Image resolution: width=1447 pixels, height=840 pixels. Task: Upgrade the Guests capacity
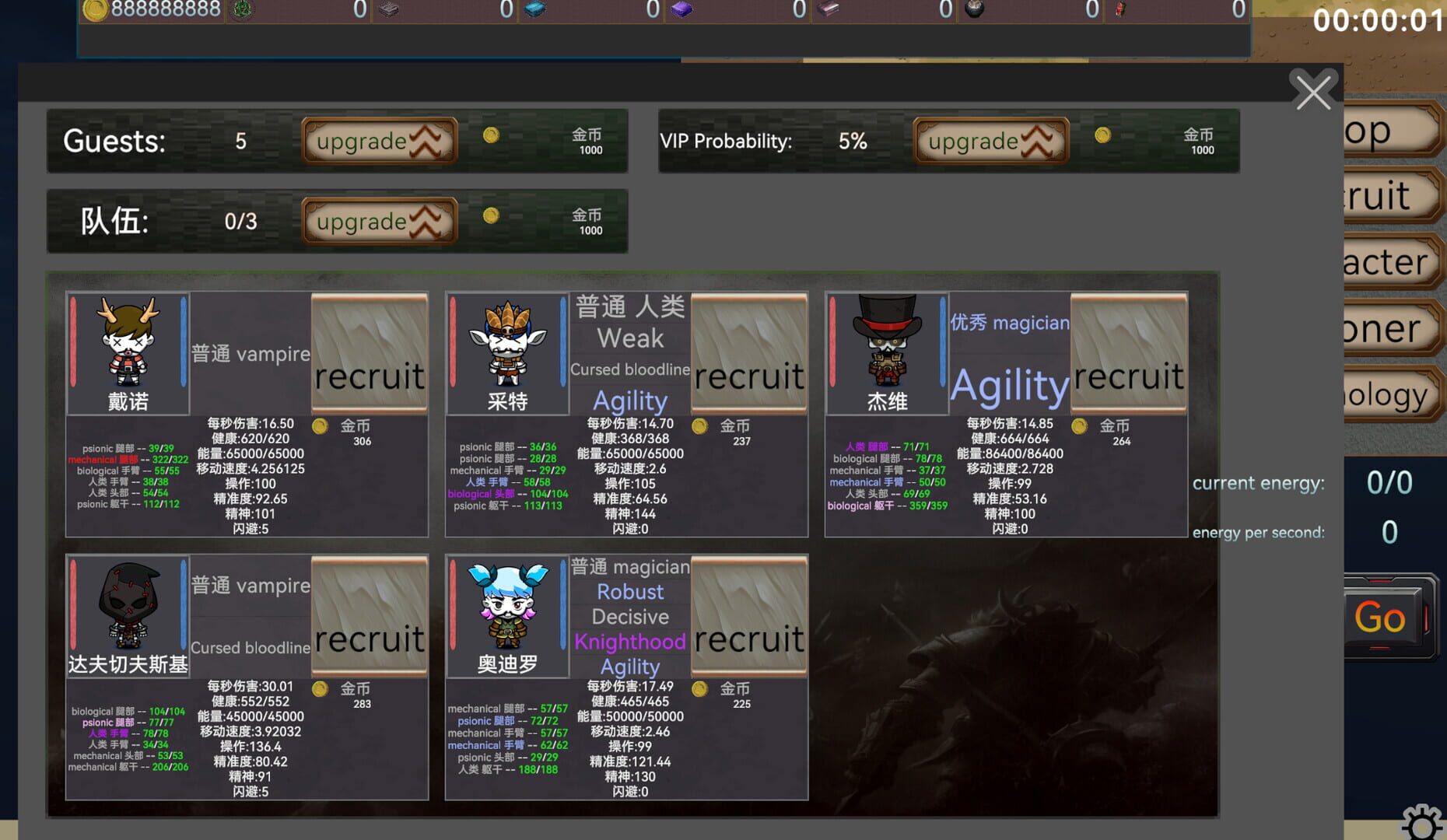[380, 141]
